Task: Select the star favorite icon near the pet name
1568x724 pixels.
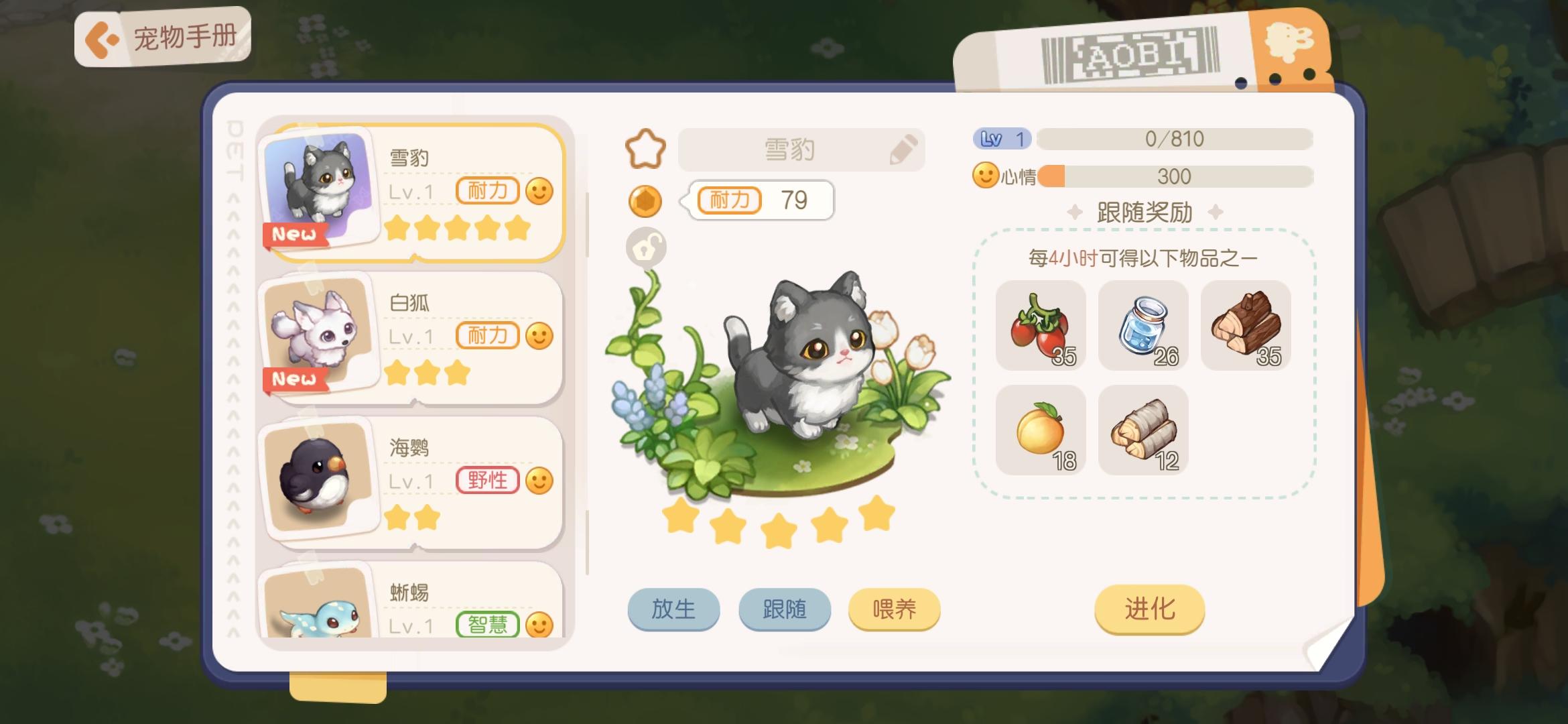Action: click(x=645, y=149)
